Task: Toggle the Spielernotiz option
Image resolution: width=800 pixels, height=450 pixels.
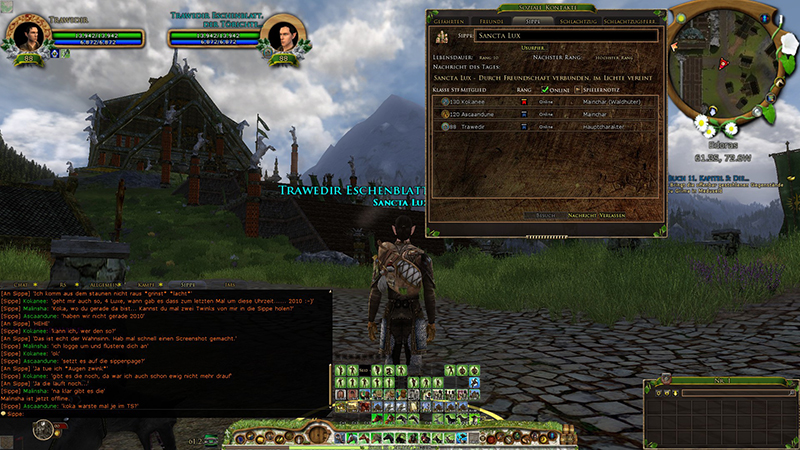Action: click(583, 89)
